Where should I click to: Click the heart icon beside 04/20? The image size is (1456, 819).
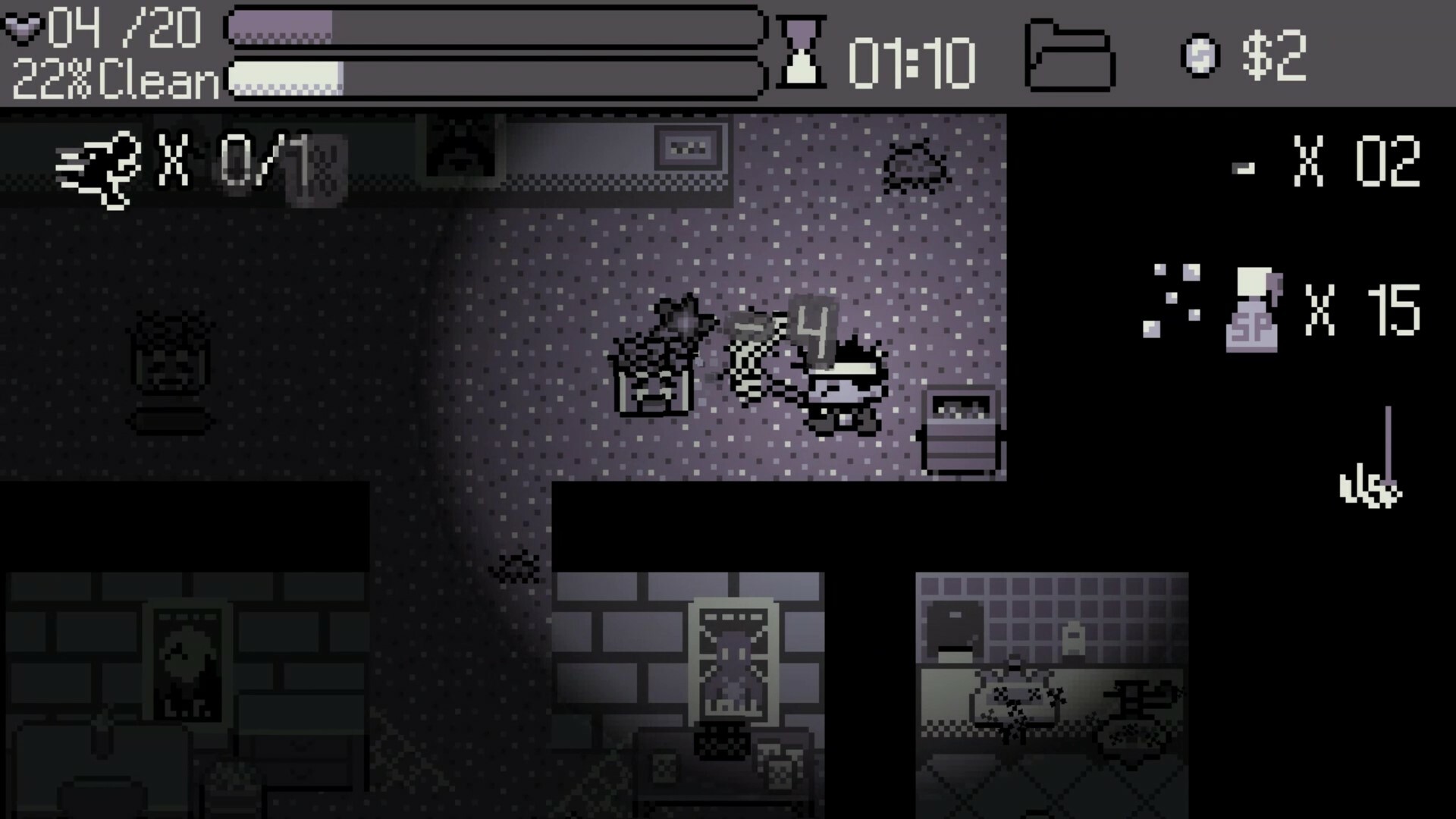(24, 29)
